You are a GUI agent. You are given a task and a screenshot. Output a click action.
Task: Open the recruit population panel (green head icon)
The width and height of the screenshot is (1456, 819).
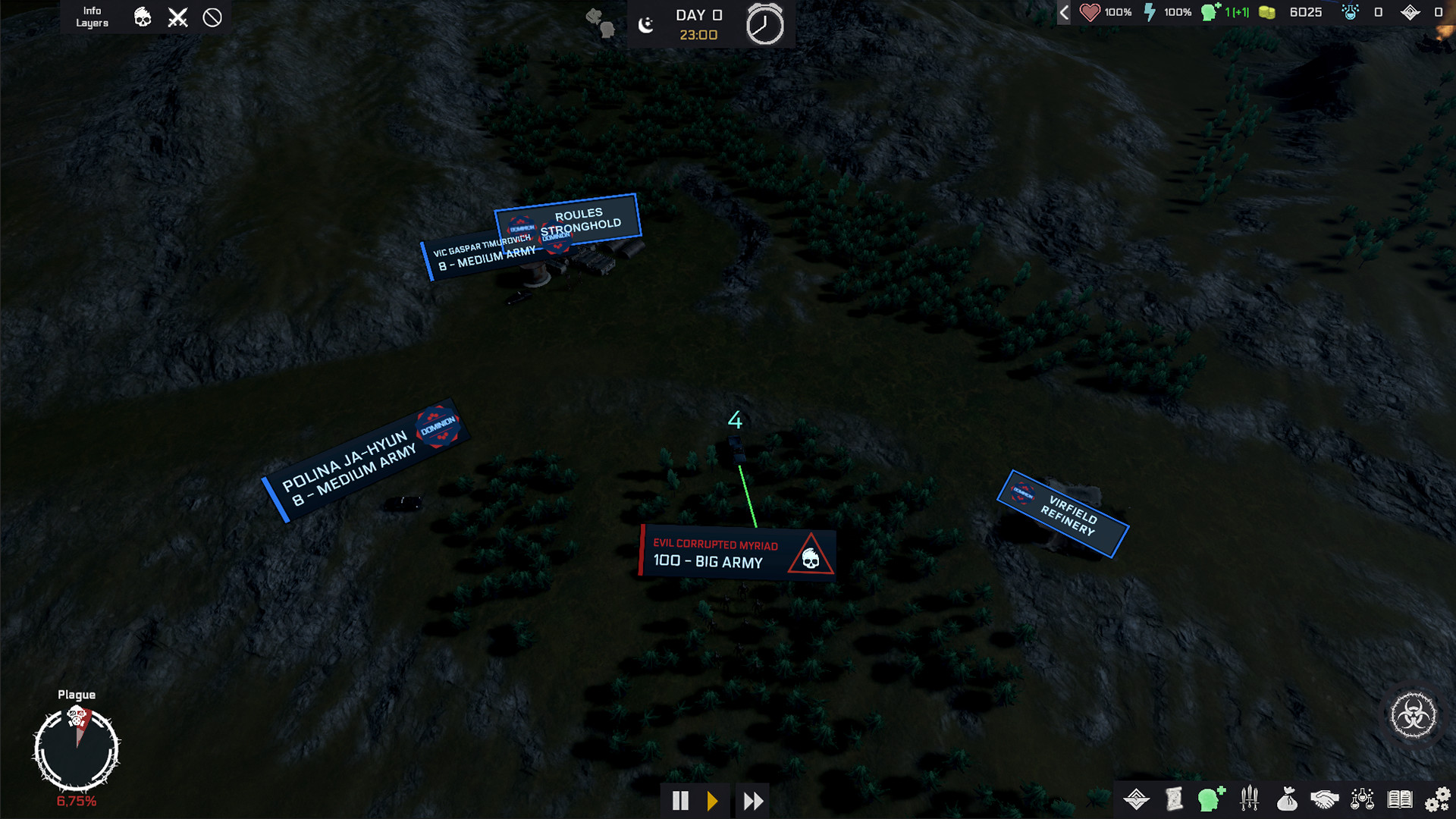(1211, 800)
